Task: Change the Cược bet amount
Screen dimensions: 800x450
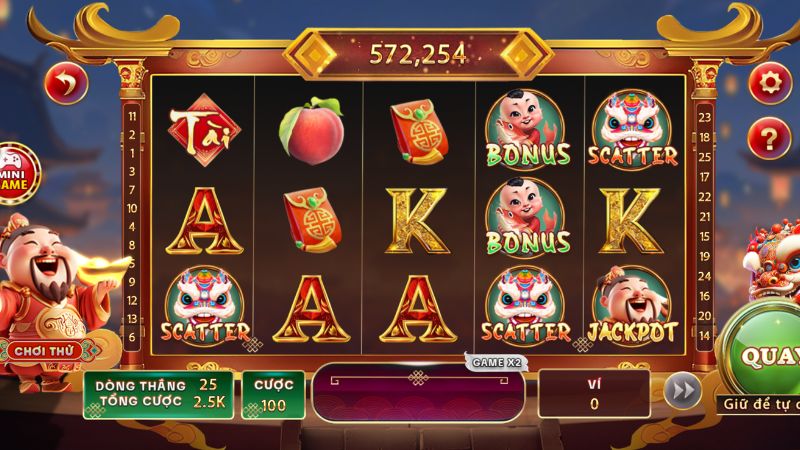Action: click(x=272, y=394)
